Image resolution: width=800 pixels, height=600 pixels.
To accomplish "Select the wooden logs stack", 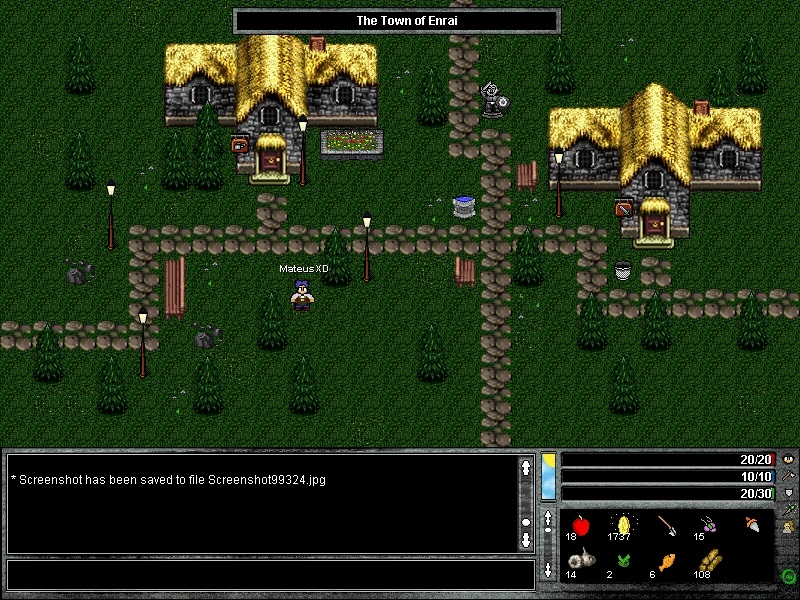I will coord(708,563).
